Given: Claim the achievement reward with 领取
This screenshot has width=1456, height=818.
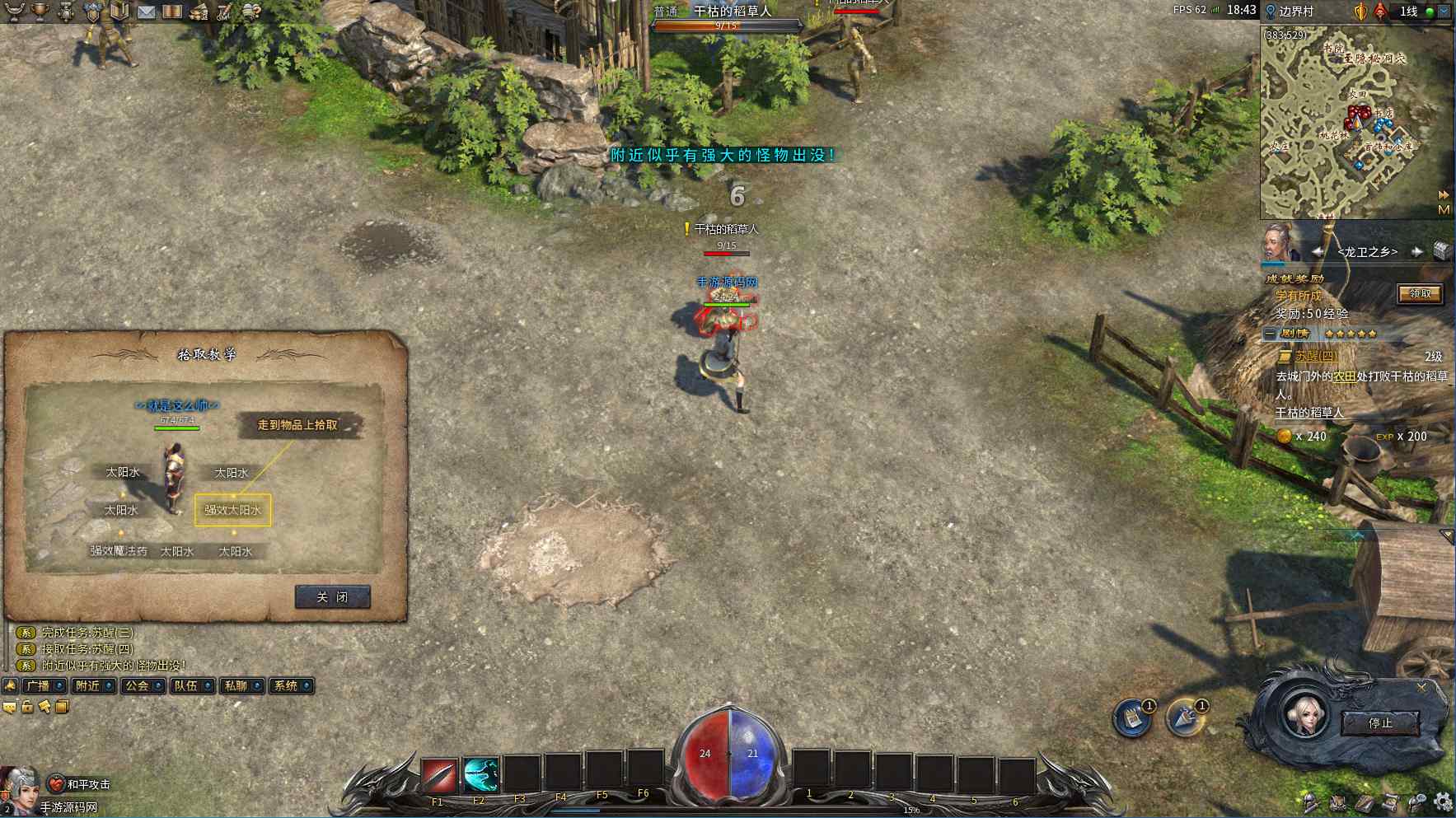Looking at the screenshot, I should click(1420, 294).
